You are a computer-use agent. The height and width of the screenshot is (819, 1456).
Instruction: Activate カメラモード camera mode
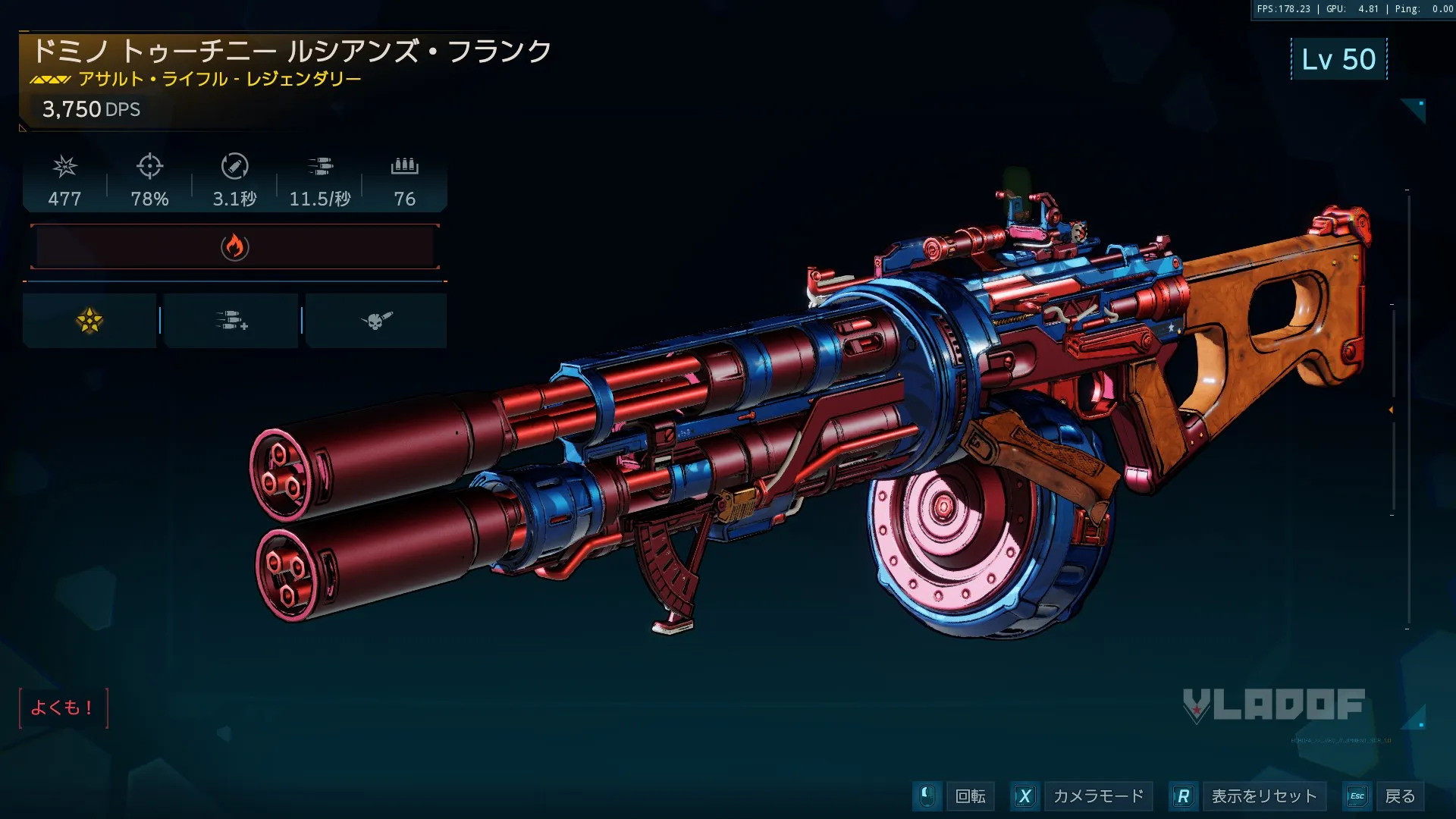tap(1098, 796)
